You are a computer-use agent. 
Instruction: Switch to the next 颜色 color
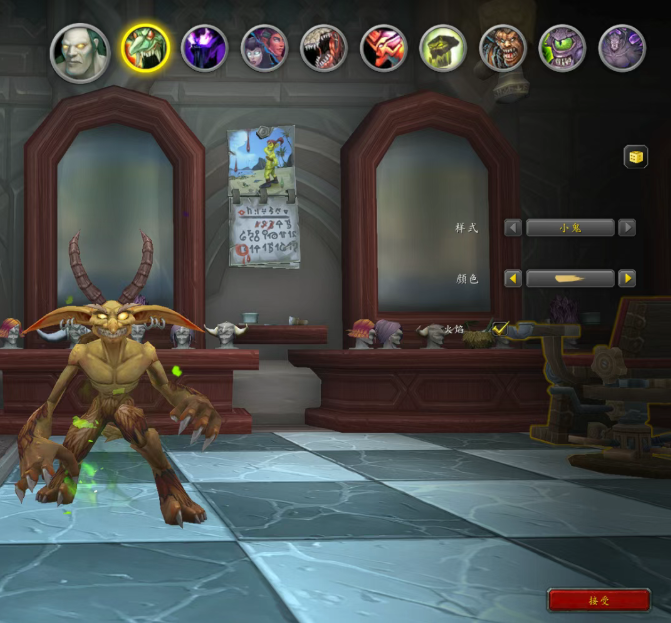pyautogui.click(x=627, y=278)
